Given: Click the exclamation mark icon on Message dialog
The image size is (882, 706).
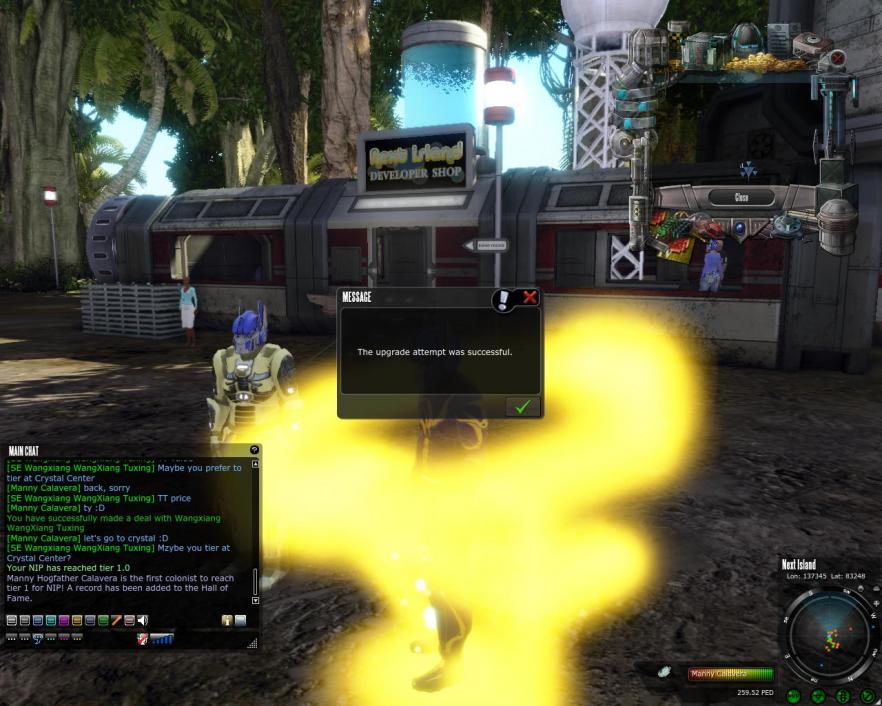Looking at the screenshot, I should (505, 298).
